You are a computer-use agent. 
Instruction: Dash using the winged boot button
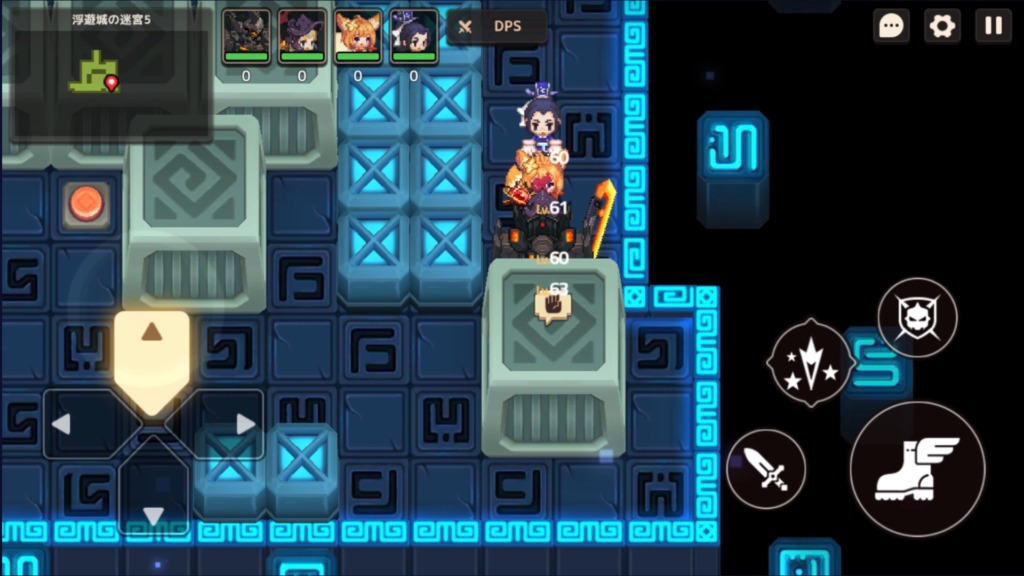(917, 469)
